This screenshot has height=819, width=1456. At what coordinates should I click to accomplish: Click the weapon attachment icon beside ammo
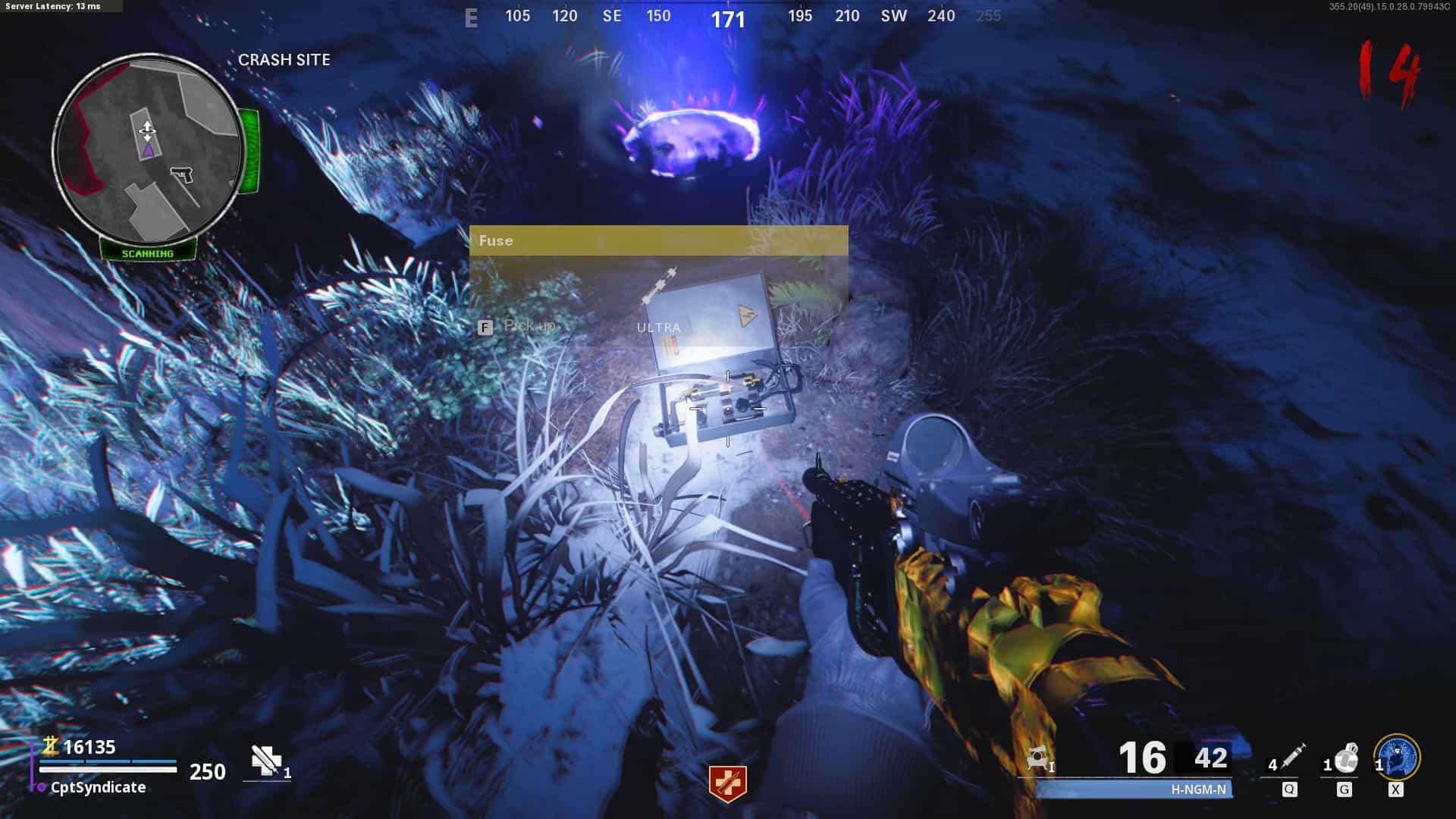tap(1038, 758)
